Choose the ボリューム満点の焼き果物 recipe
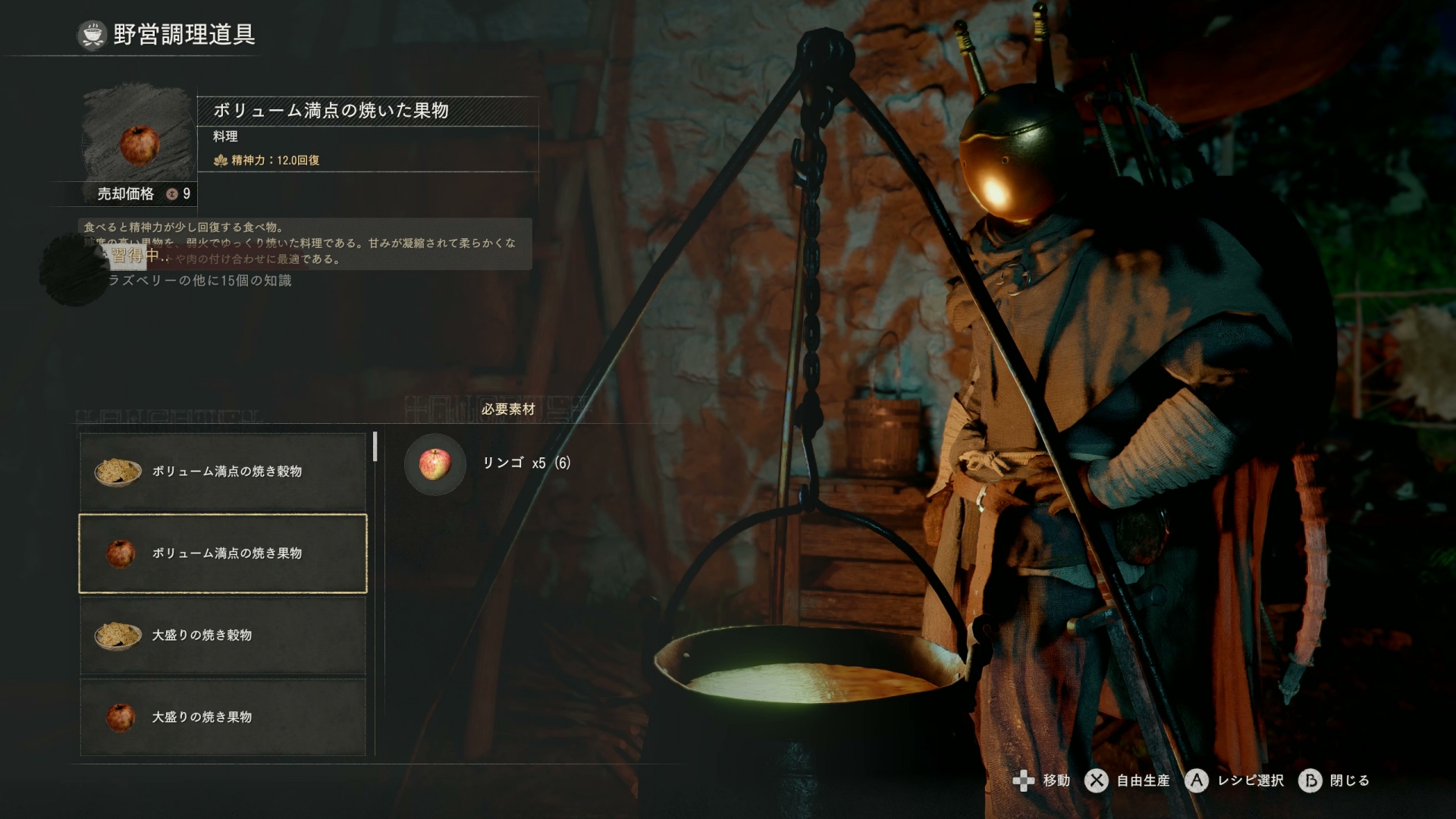The height and width of the screenshot is (819, 1456). 223,554
